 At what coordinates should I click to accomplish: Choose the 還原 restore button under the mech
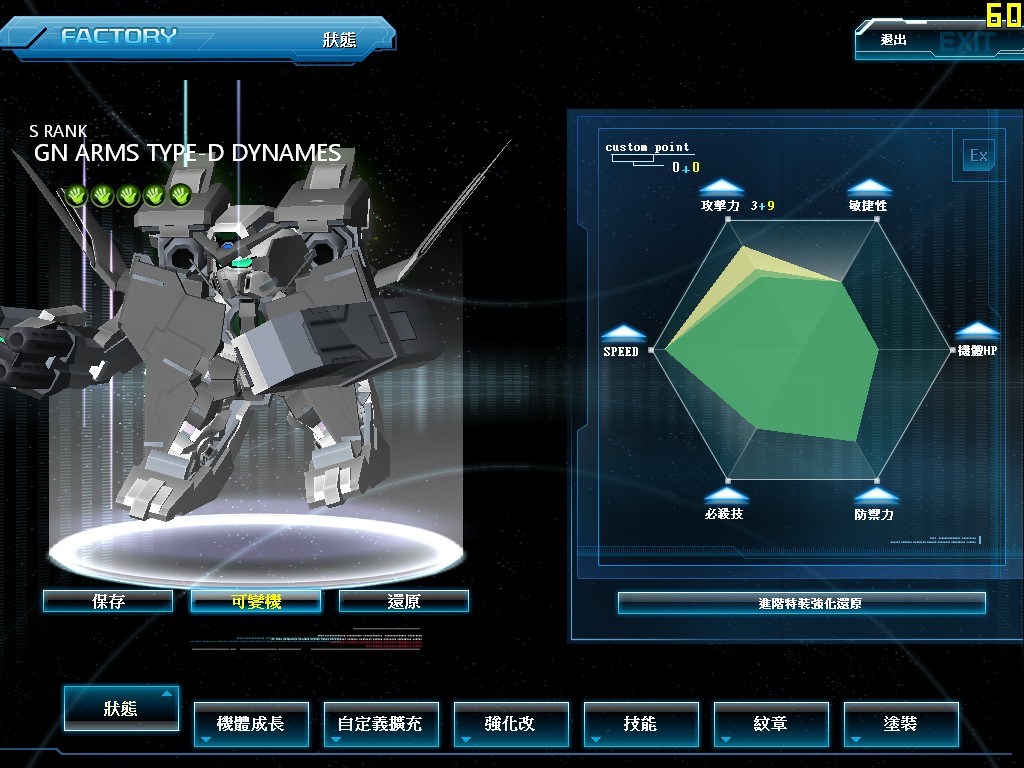coord(404,601)
